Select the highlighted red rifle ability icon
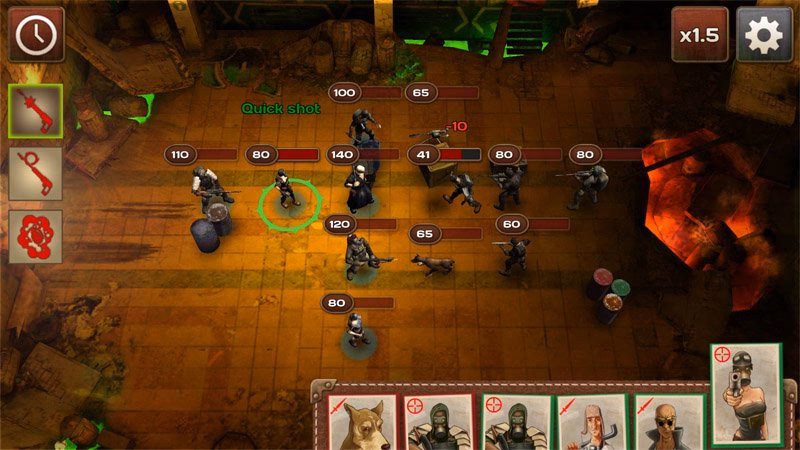The height and width of the screenshot is (450, 800). pos(36,111)
